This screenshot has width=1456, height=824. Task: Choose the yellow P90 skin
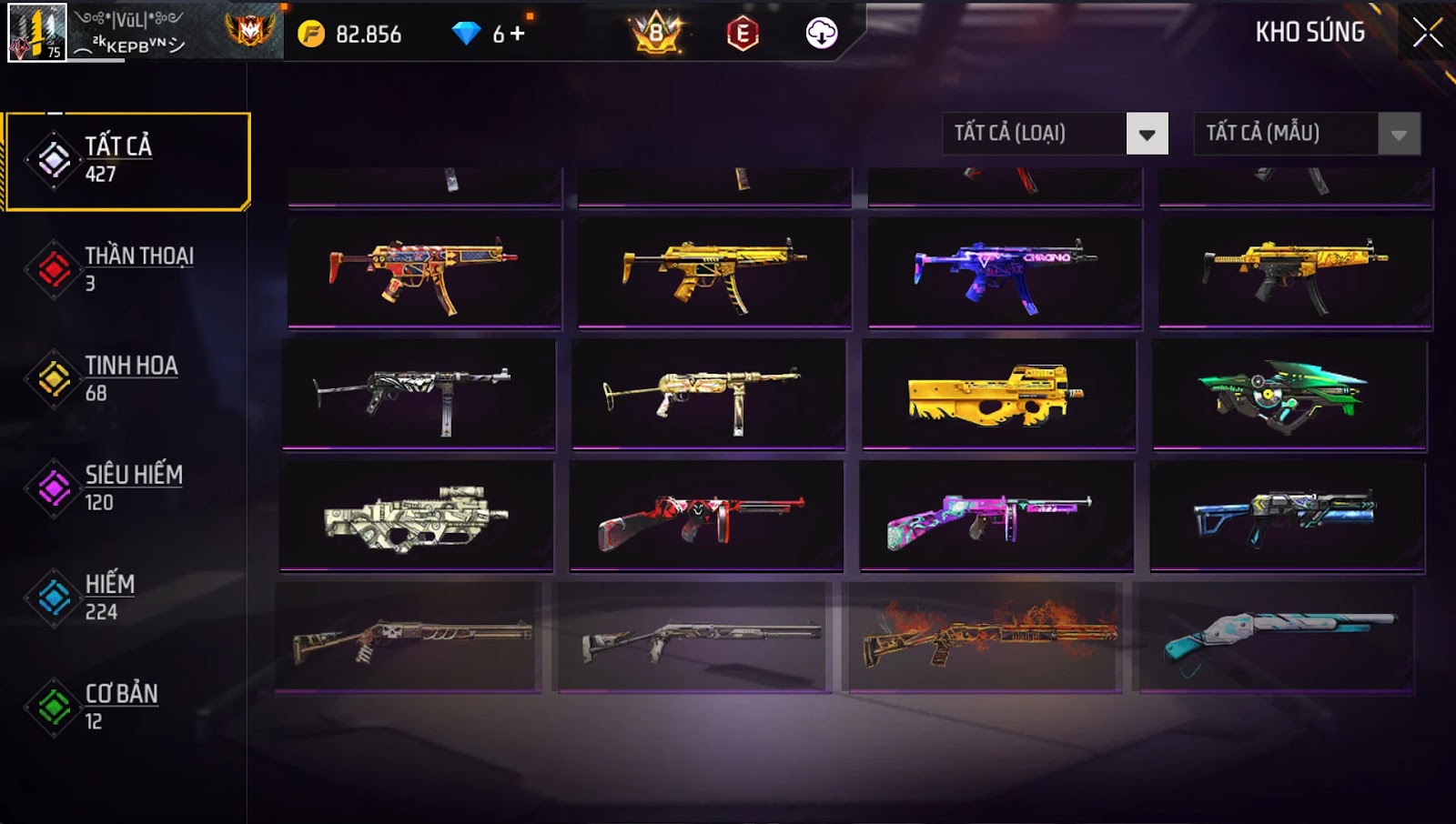[998, 395]
